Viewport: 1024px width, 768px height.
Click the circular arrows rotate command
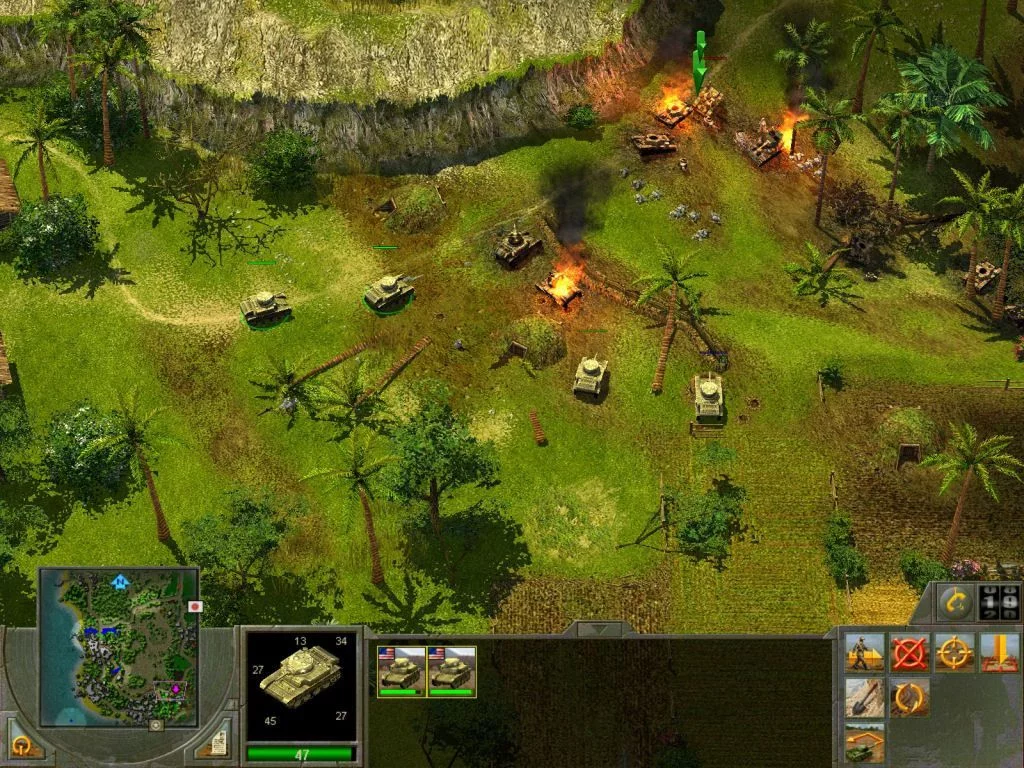click(909, 697)
